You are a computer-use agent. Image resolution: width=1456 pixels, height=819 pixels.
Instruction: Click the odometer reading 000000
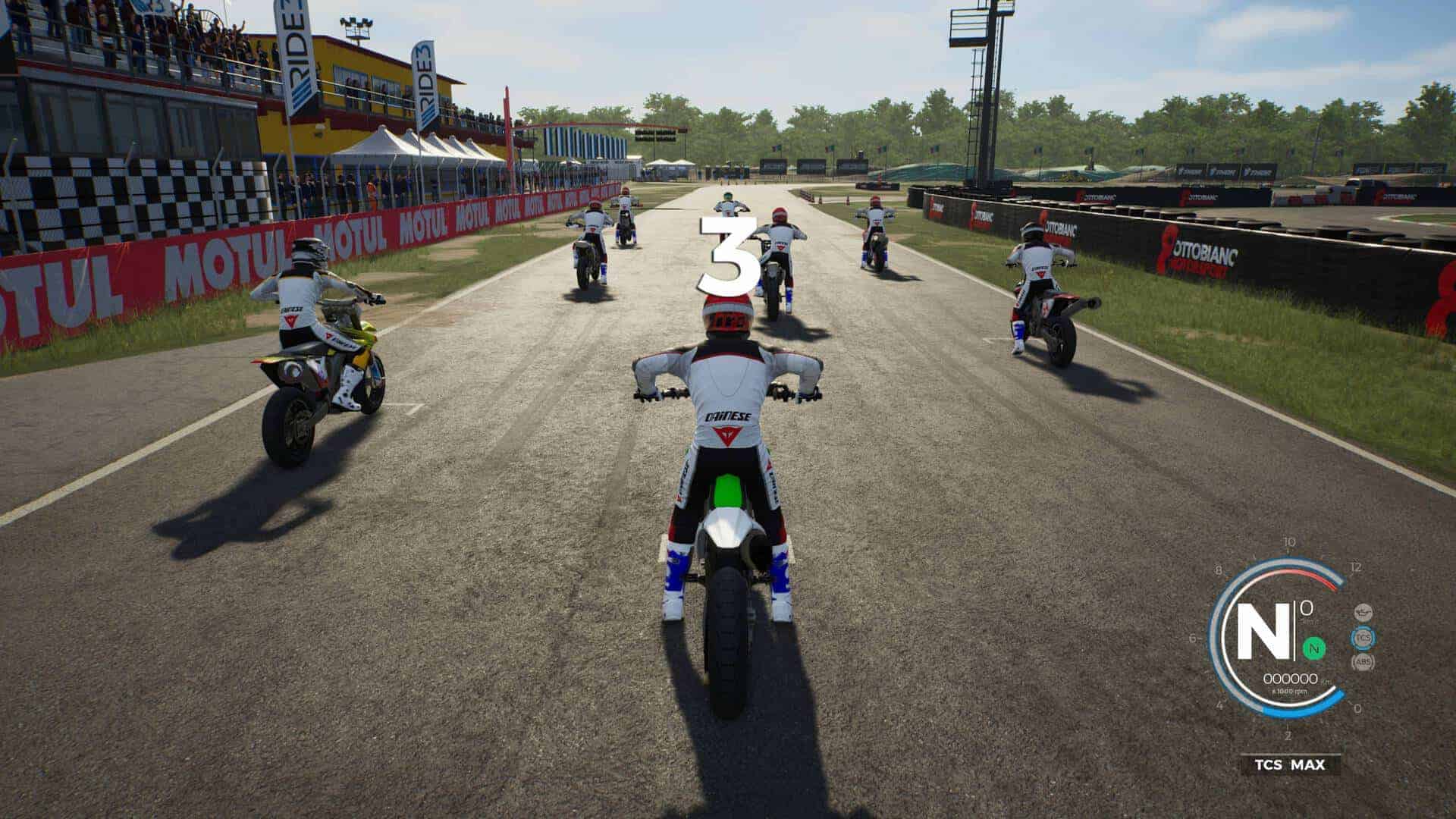(1291, 679)
